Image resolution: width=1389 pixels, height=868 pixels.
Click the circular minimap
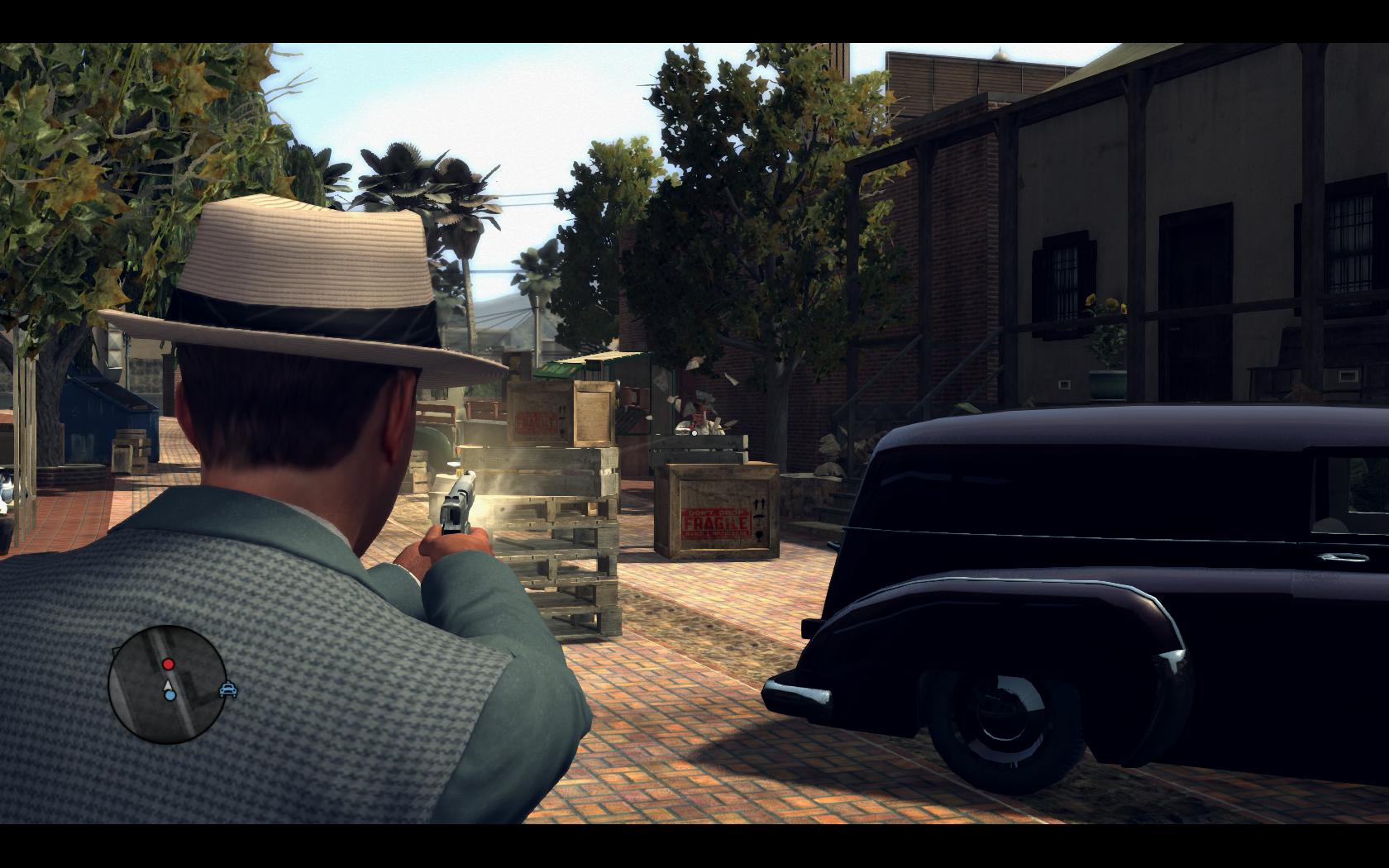167,684
